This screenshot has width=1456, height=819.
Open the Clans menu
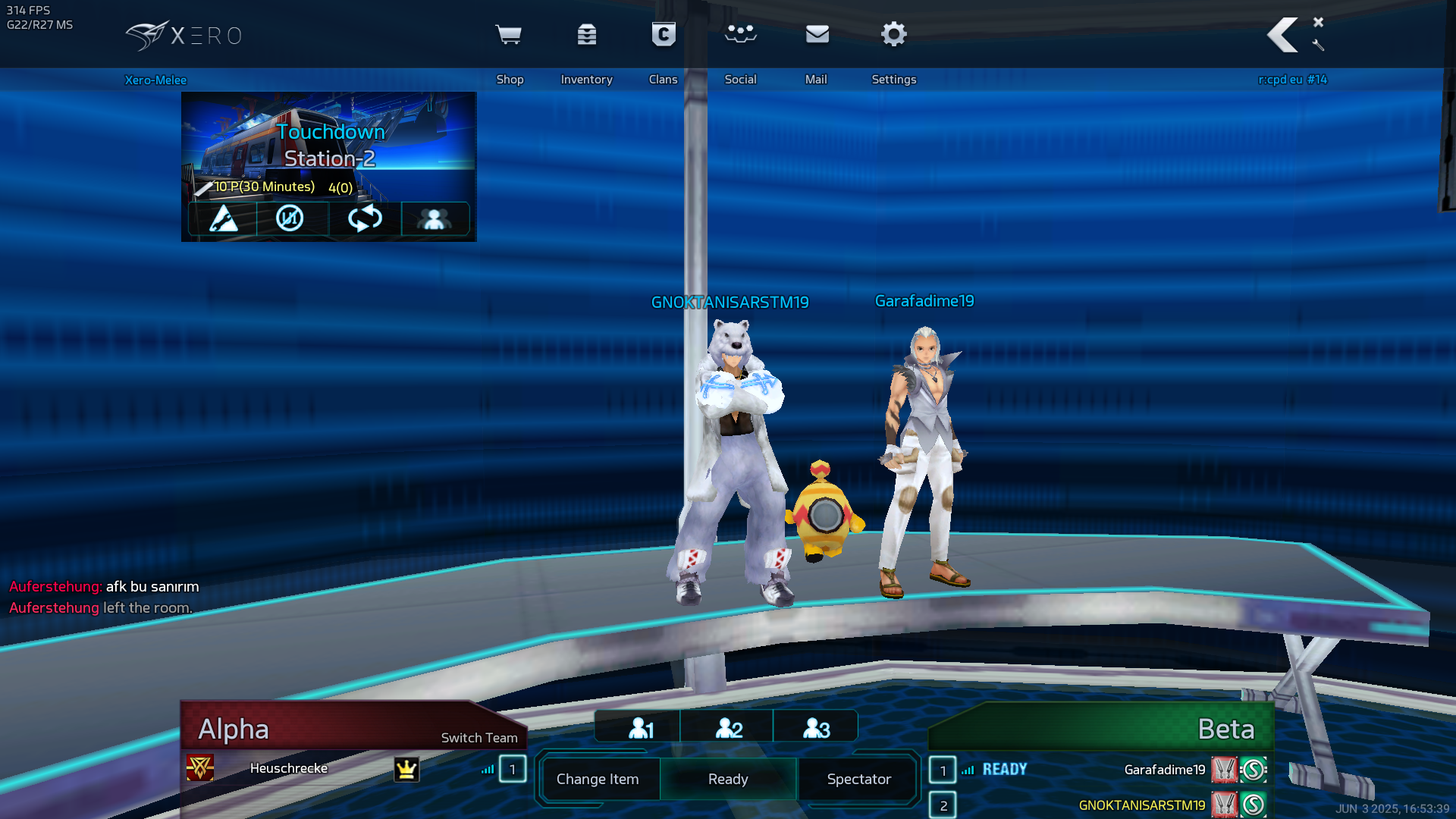(664, 36)
